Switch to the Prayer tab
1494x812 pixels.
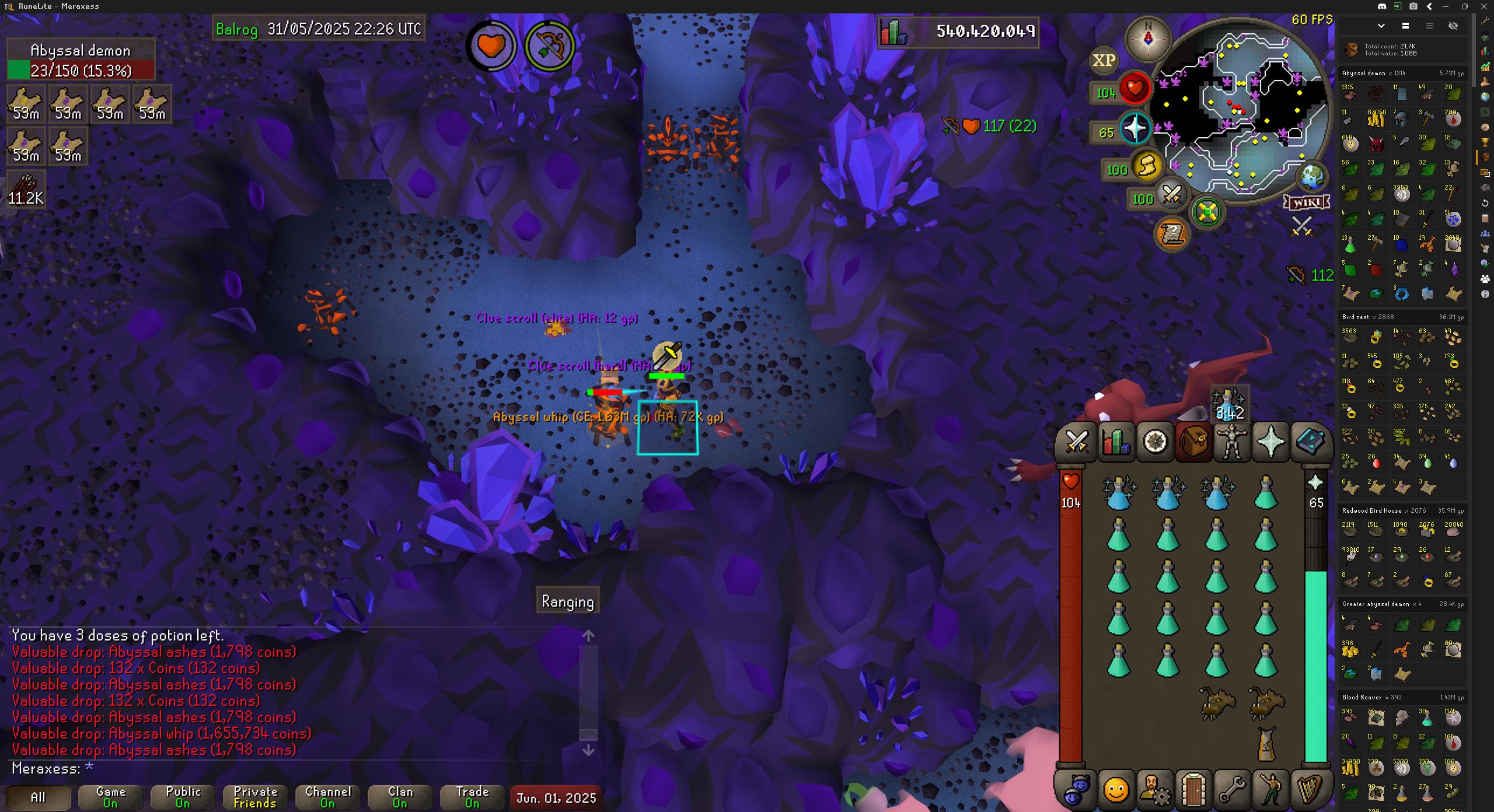point(1270,442)
